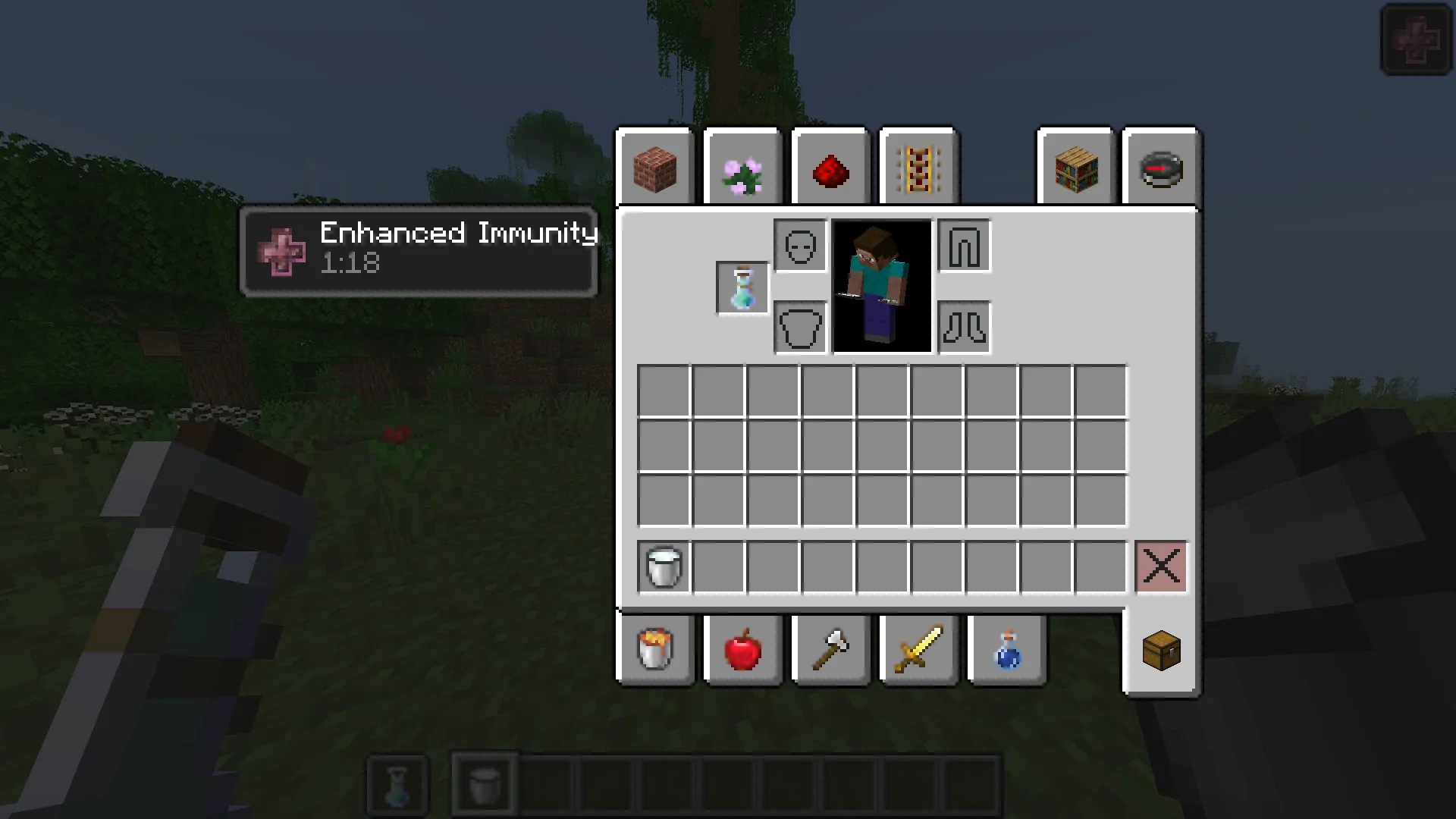The image size is (1456, 819).
Task: Pick up the milk bucket in the hotbar row
Action: point(663,567)
